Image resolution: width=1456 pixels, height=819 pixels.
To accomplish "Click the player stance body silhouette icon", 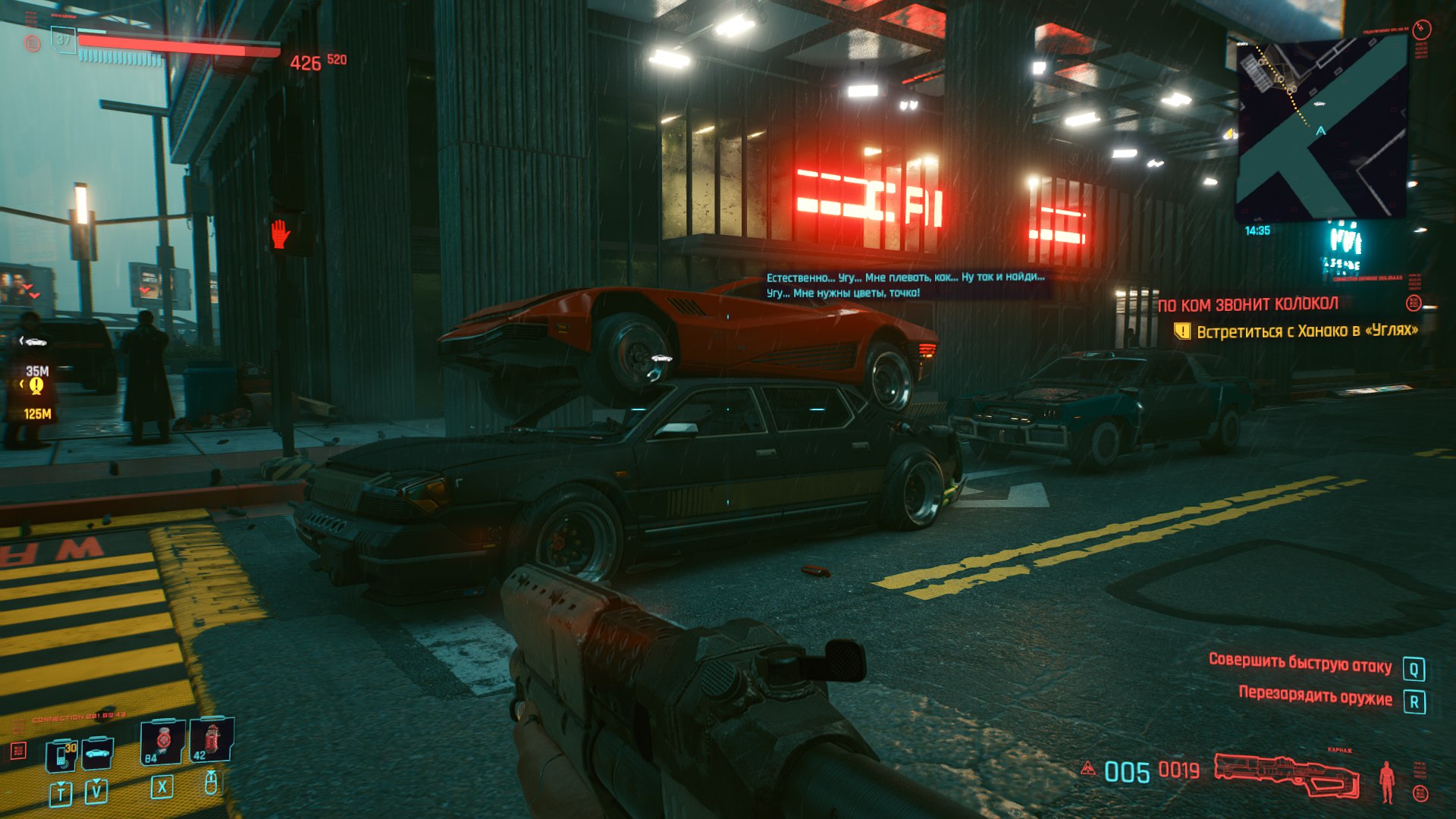I will coord(1387,781).
